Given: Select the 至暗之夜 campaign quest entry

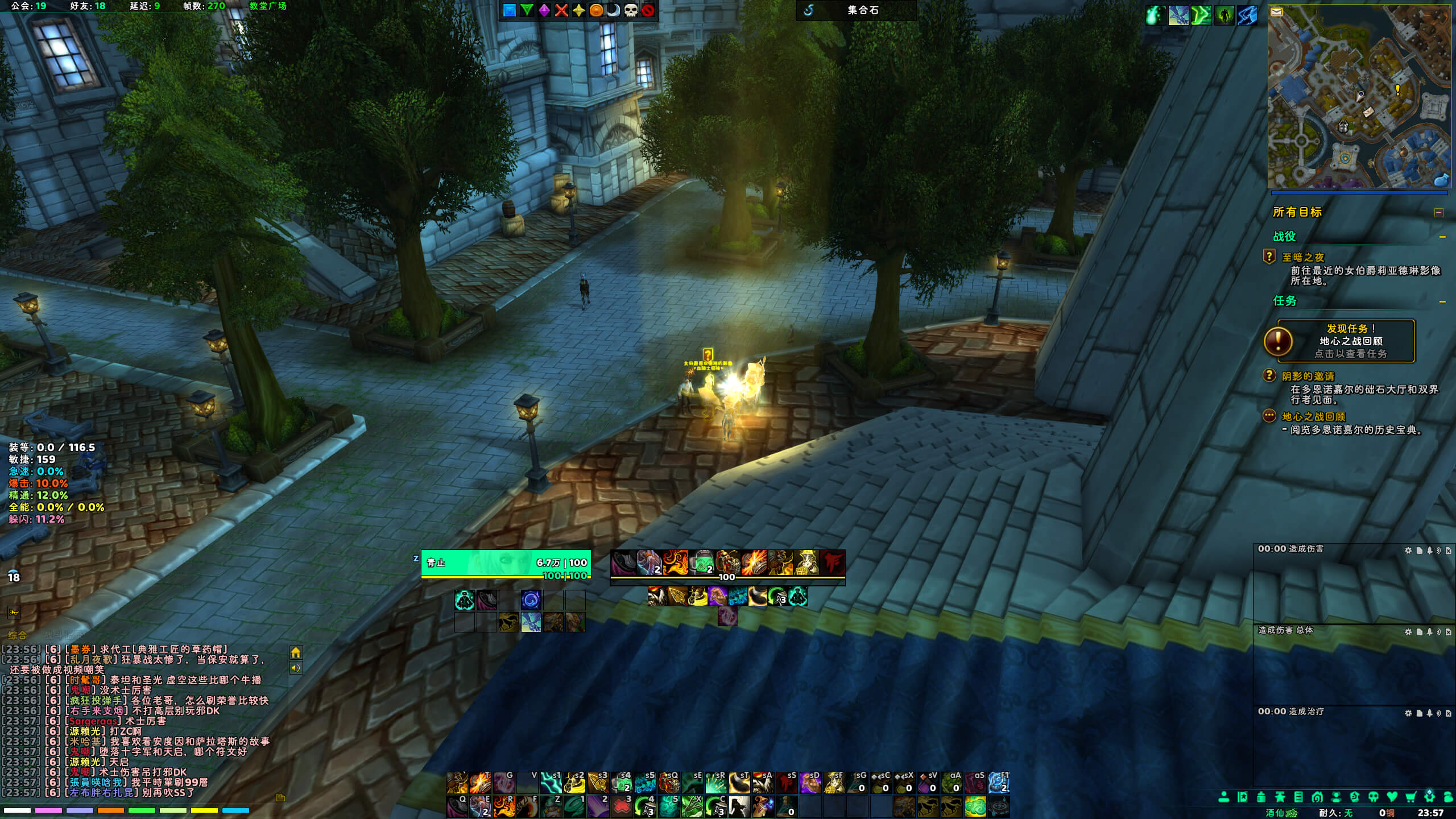Looking at the screenshot, I should [x=1303, y=257].
